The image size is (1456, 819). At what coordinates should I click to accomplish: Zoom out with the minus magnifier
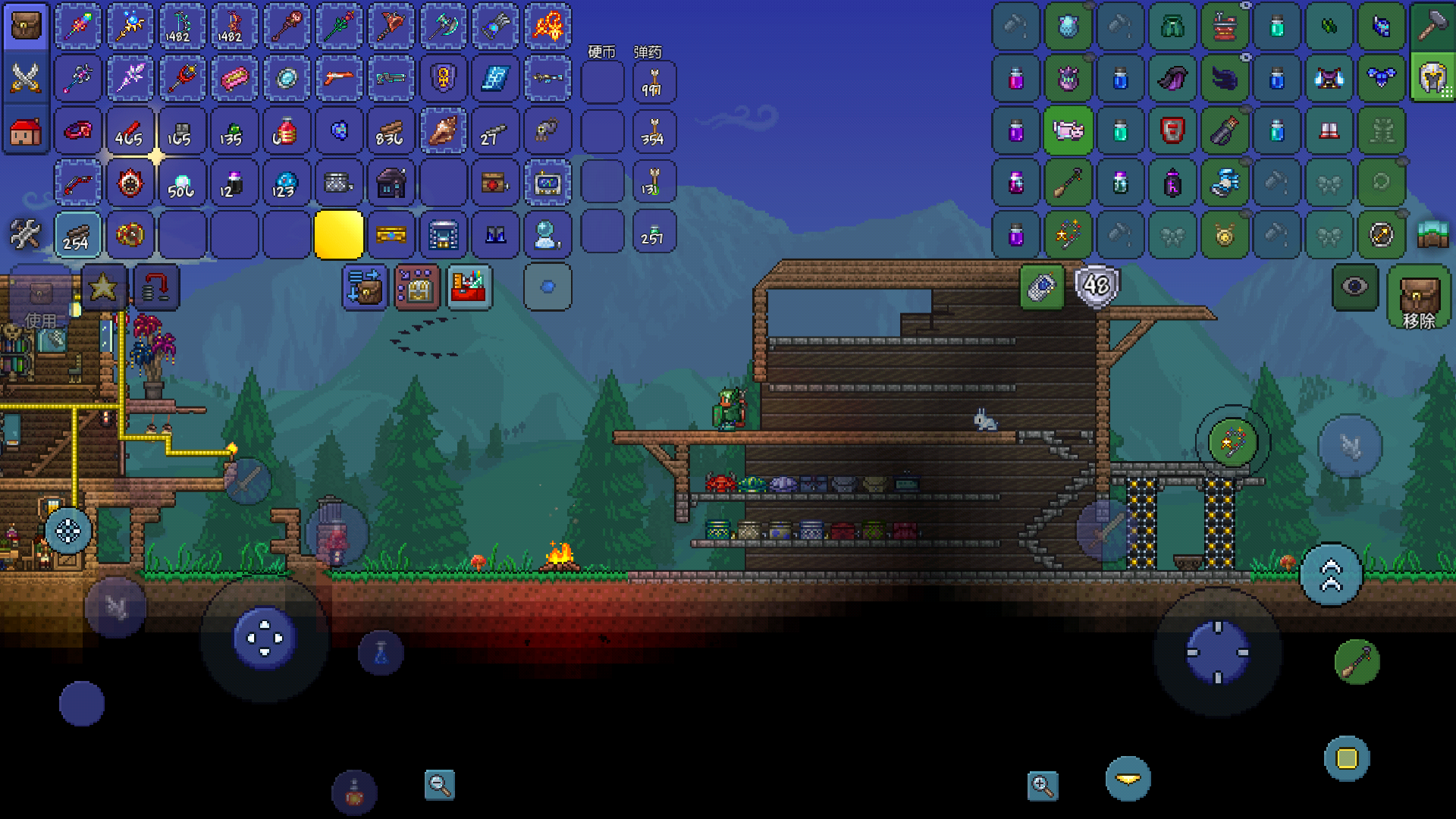click(440, 785)
